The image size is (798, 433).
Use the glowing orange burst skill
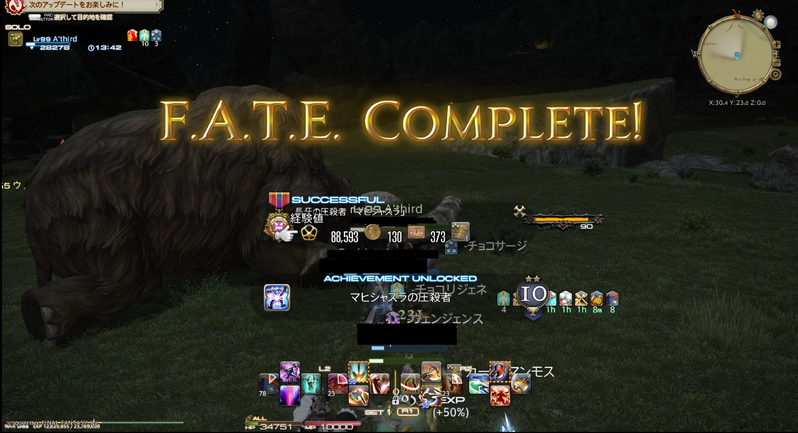click(358, 373)
